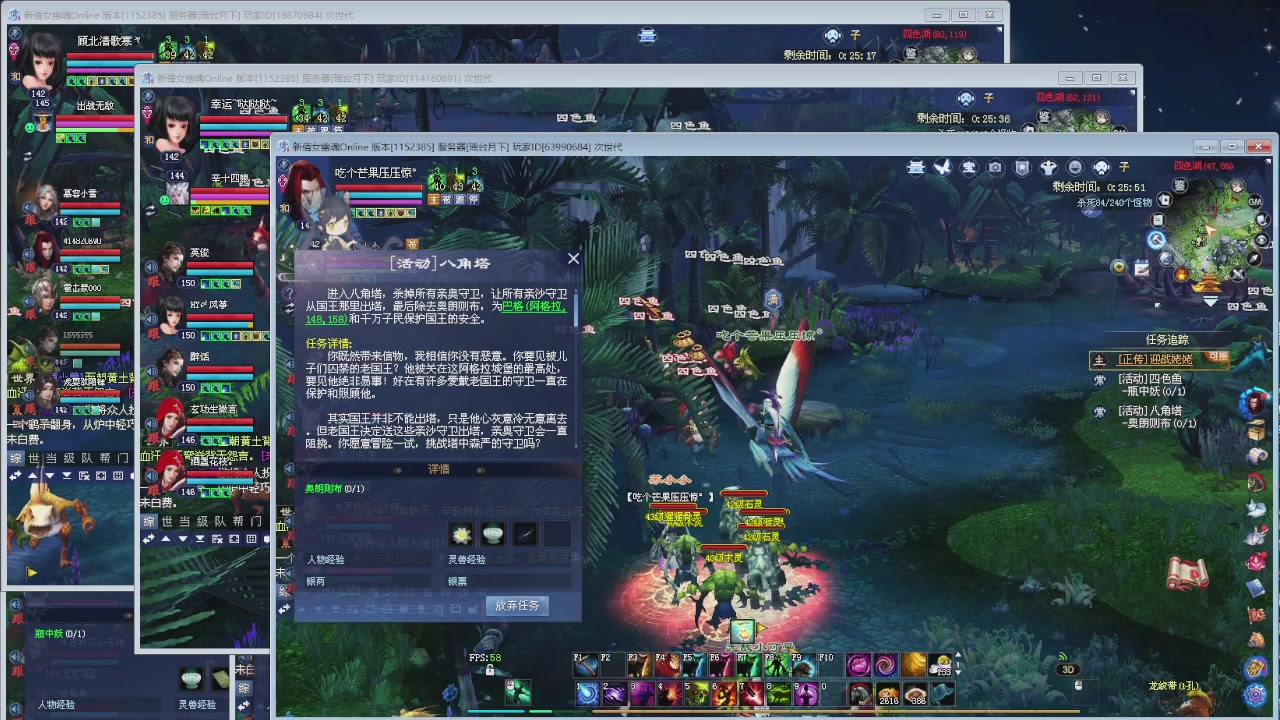Toggle the 3D view button at bottom right
This screenshot has width=1280, height=720.
(x=1066, y=670)
